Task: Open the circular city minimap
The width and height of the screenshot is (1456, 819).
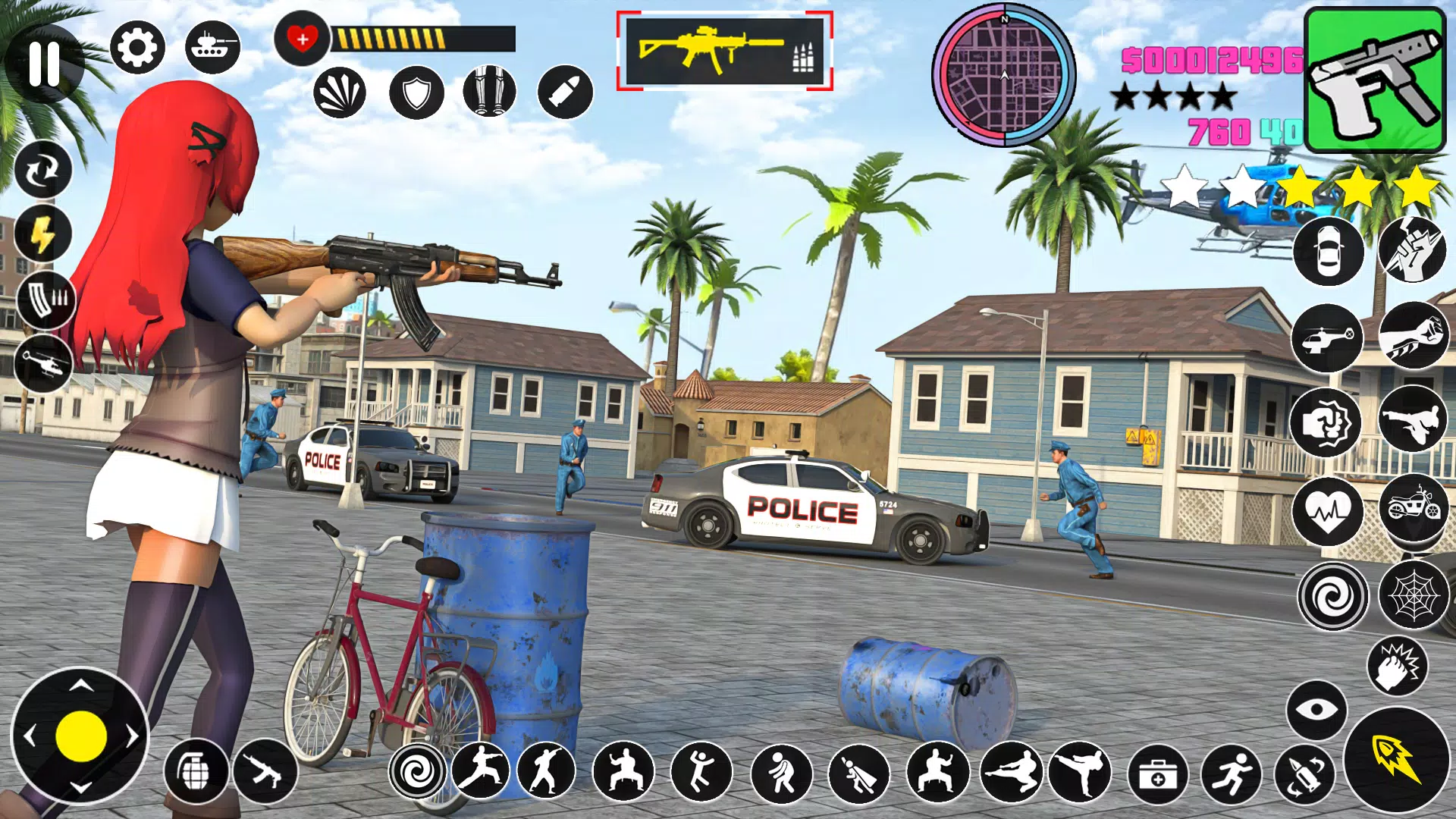Action: pyautogui.click(x=1003, y=75)
